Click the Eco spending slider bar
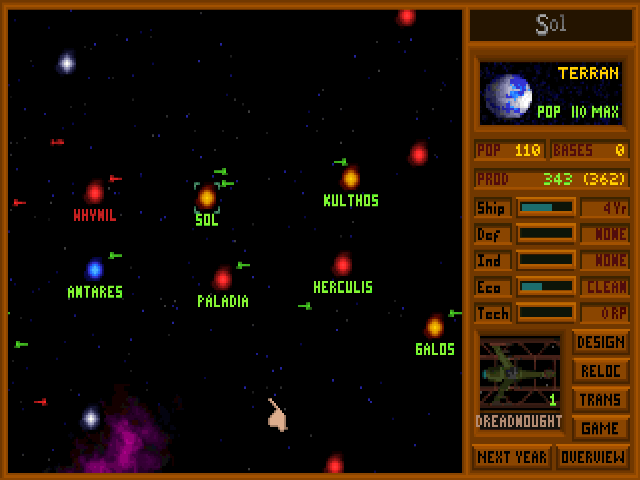 click(545, 286)
